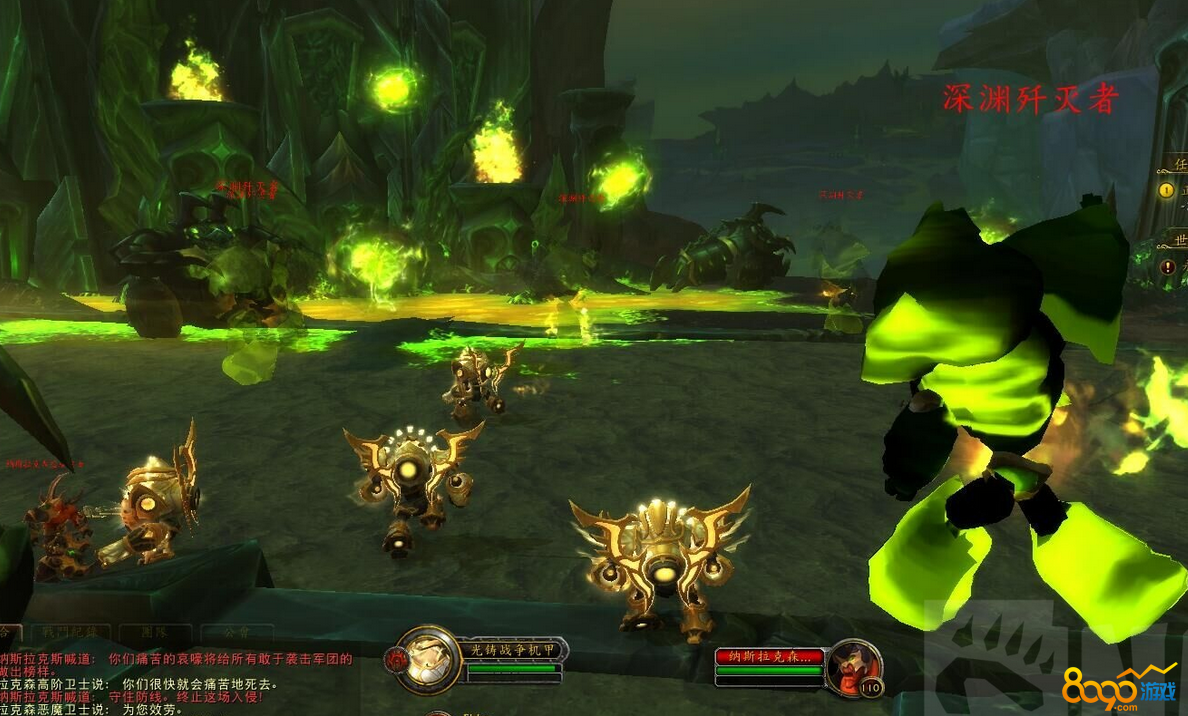Select the 光铸战争机甲 player portrait
The width and height of the screenshot is (1188, 716).
pyautogui.click(x=428, y=659)
